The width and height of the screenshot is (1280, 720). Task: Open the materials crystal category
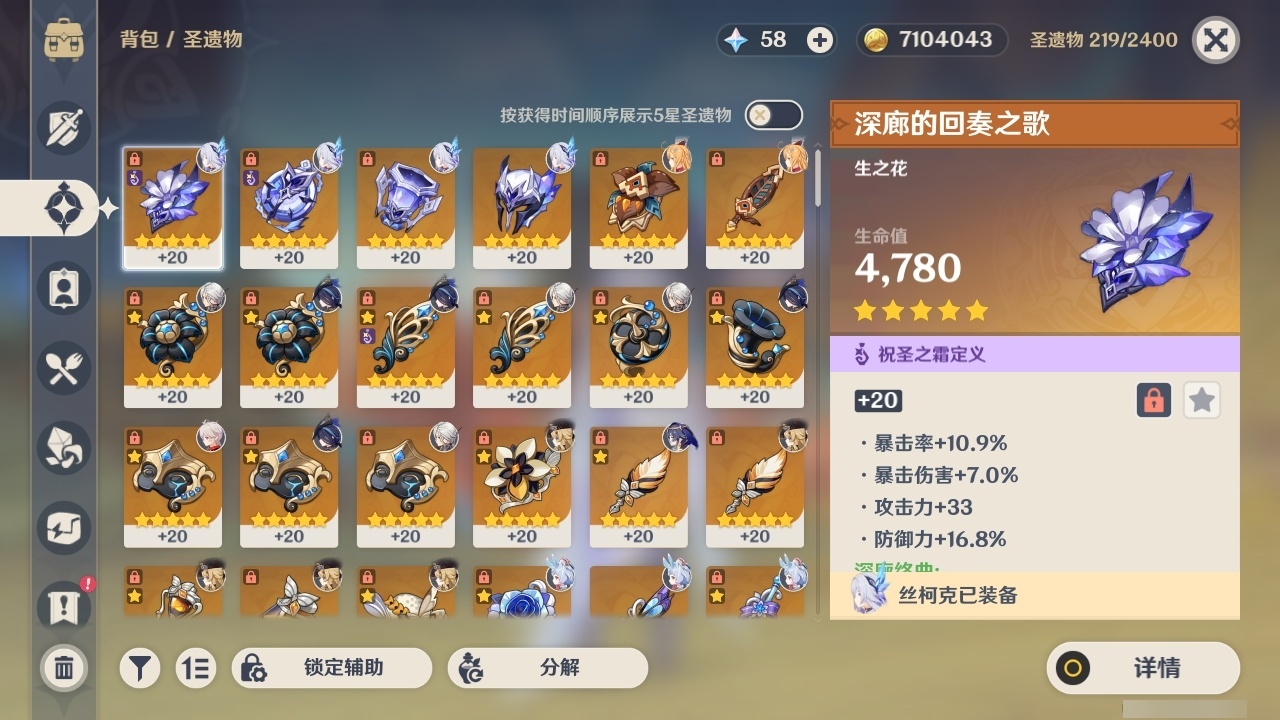pos(62,447)
